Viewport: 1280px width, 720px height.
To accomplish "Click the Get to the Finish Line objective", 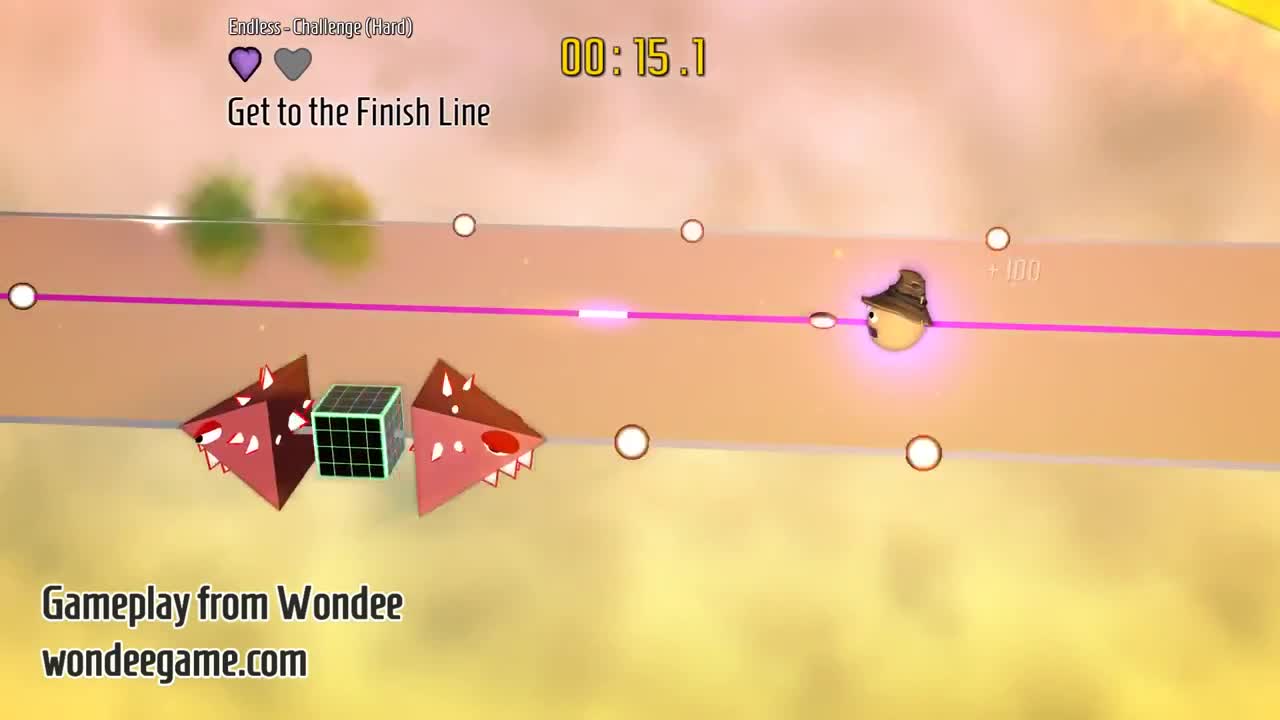I will click(357, 112).
